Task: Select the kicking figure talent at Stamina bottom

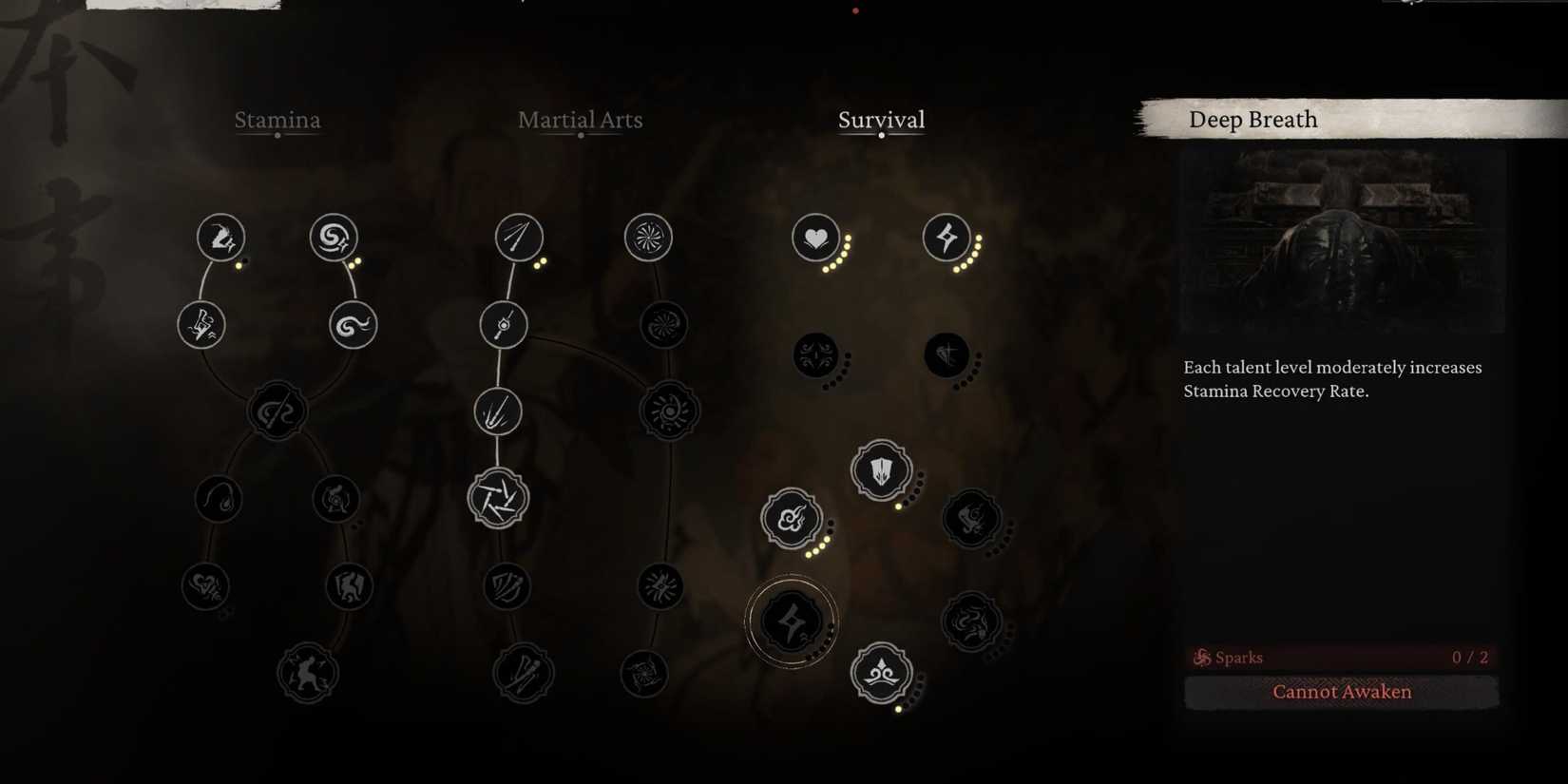Action: [307, 672]
